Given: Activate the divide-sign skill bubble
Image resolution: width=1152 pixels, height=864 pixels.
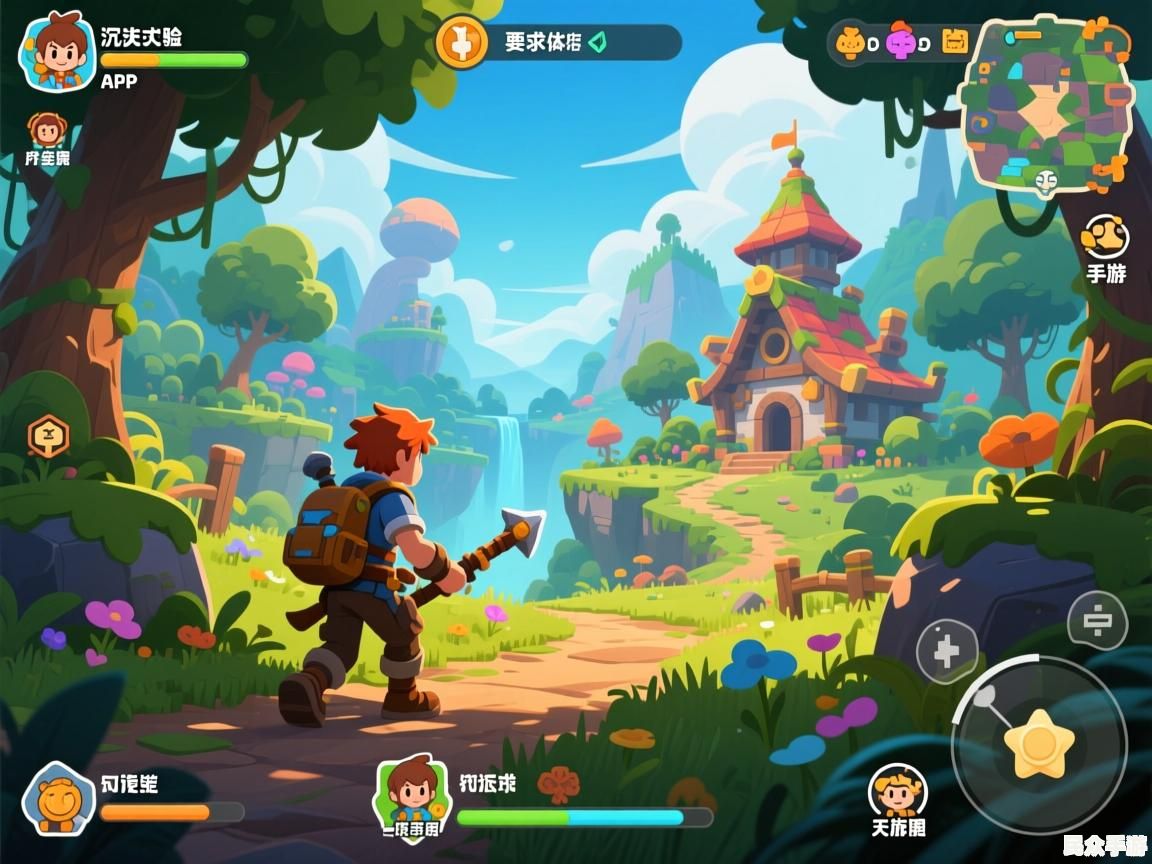Looking at the screenshot, I should [1097, 621].
